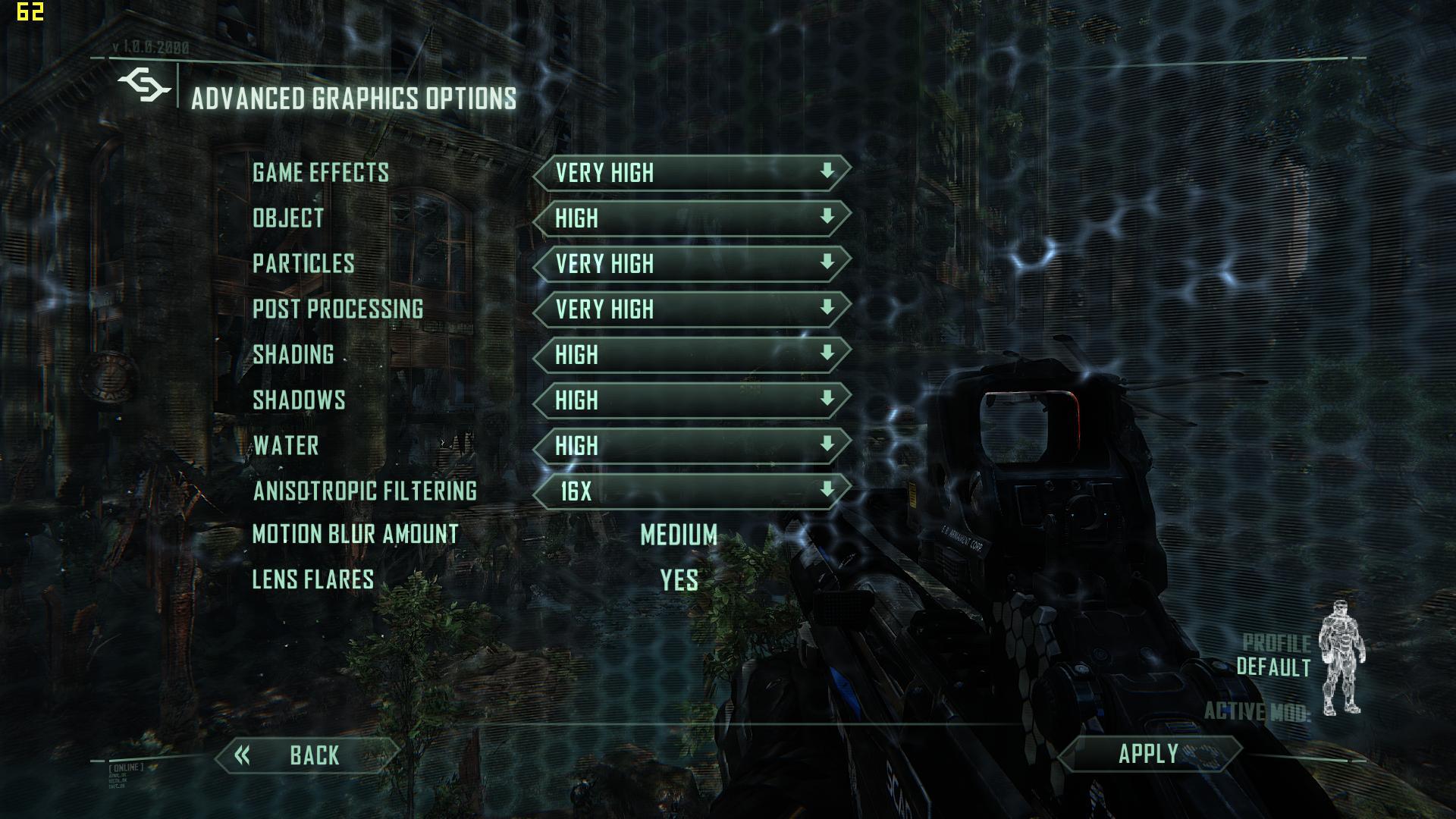Apply the graphics changes
The width and height of the screenshot is (1456, 819).
point(1148,754)
